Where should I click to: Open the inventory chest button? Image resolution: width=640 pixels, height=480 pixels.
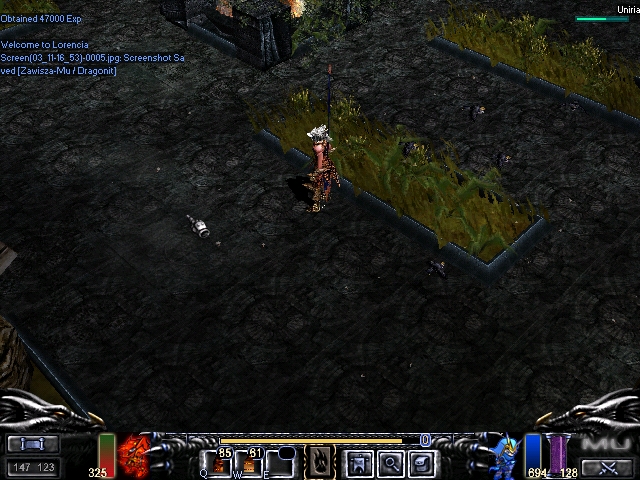click(x=421, y=463)
